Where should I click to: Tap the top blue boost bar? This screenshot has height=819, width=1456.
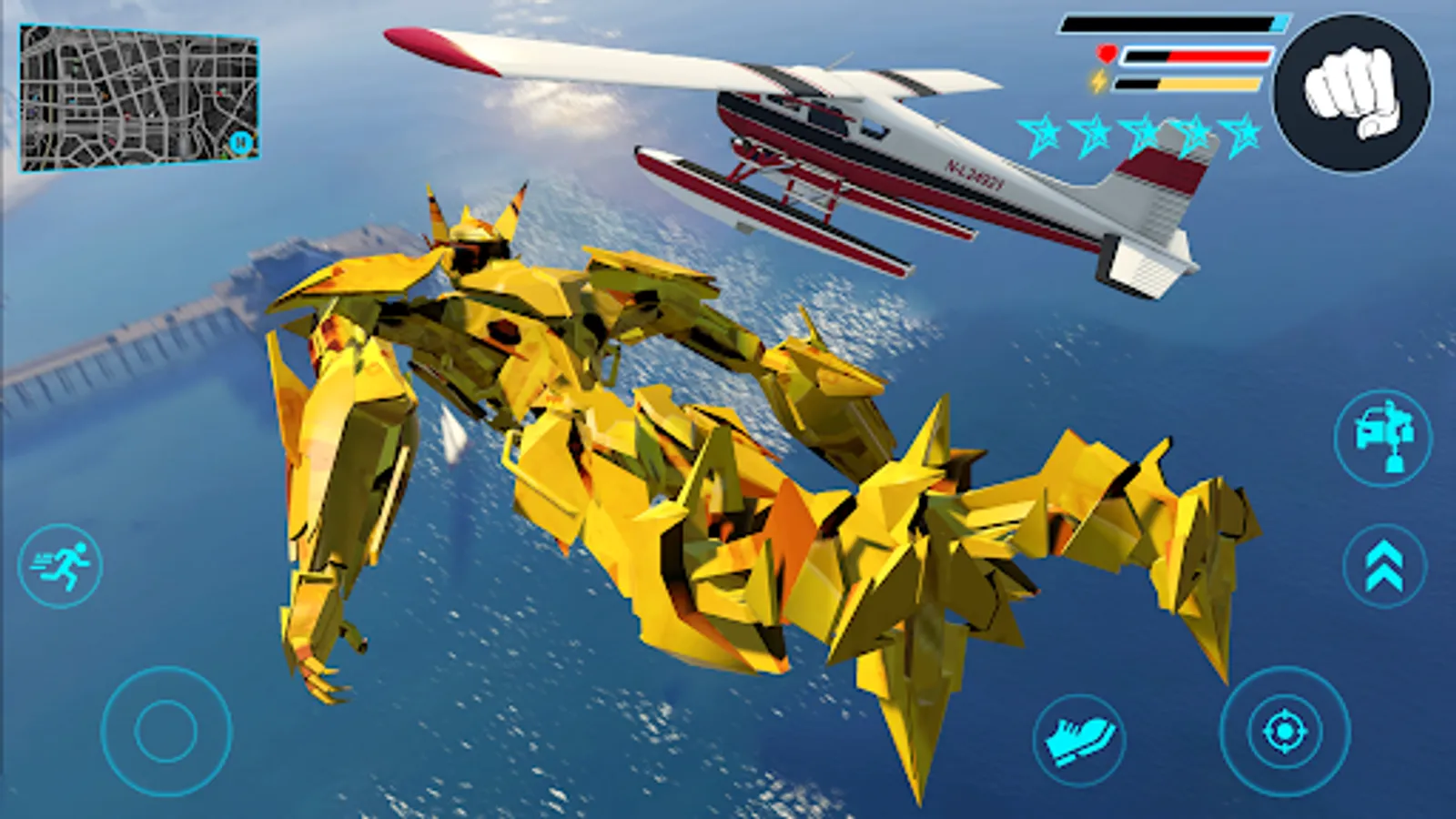click(1174, 22)
